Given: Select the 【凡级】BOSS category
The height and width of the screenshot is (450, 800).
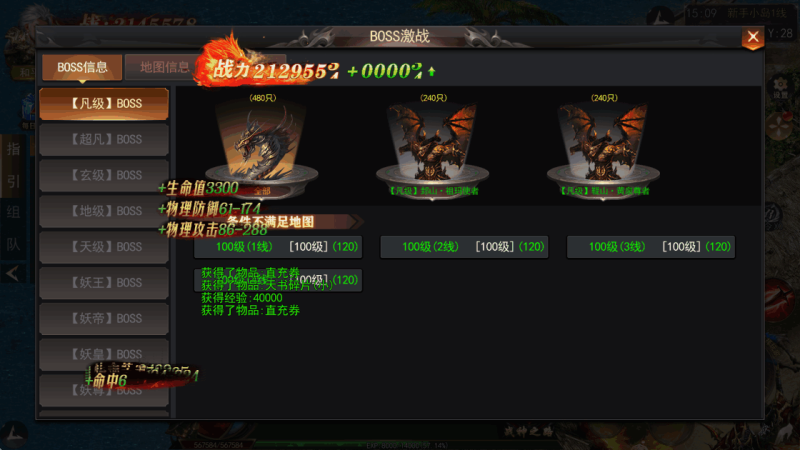Looking at the screenshot, I should click(104, 103).
